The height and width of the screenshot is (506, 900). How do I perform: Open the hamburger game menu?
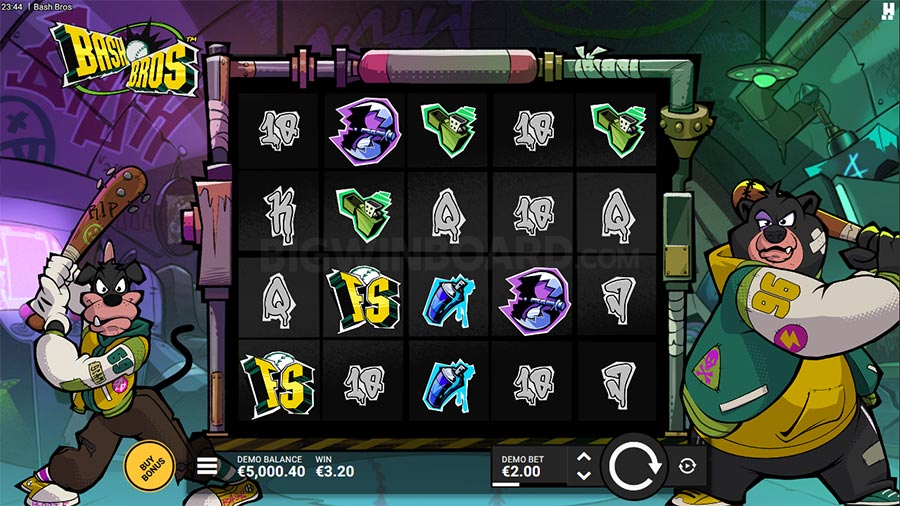pyautogui.click(x=207, y=466)
